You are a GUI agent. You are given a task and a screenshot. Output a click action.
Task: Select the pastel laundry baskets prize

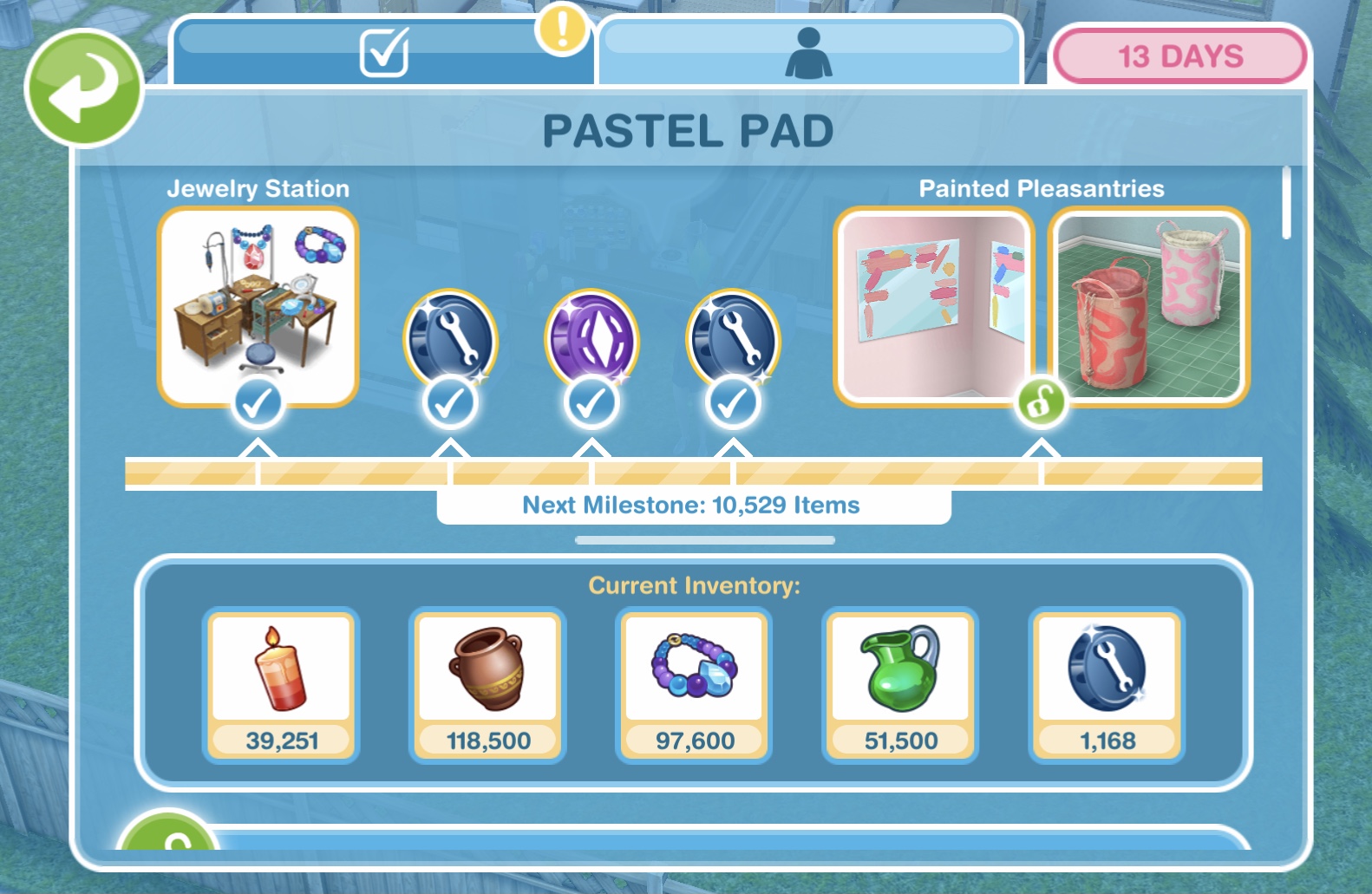click(1148, 306)
